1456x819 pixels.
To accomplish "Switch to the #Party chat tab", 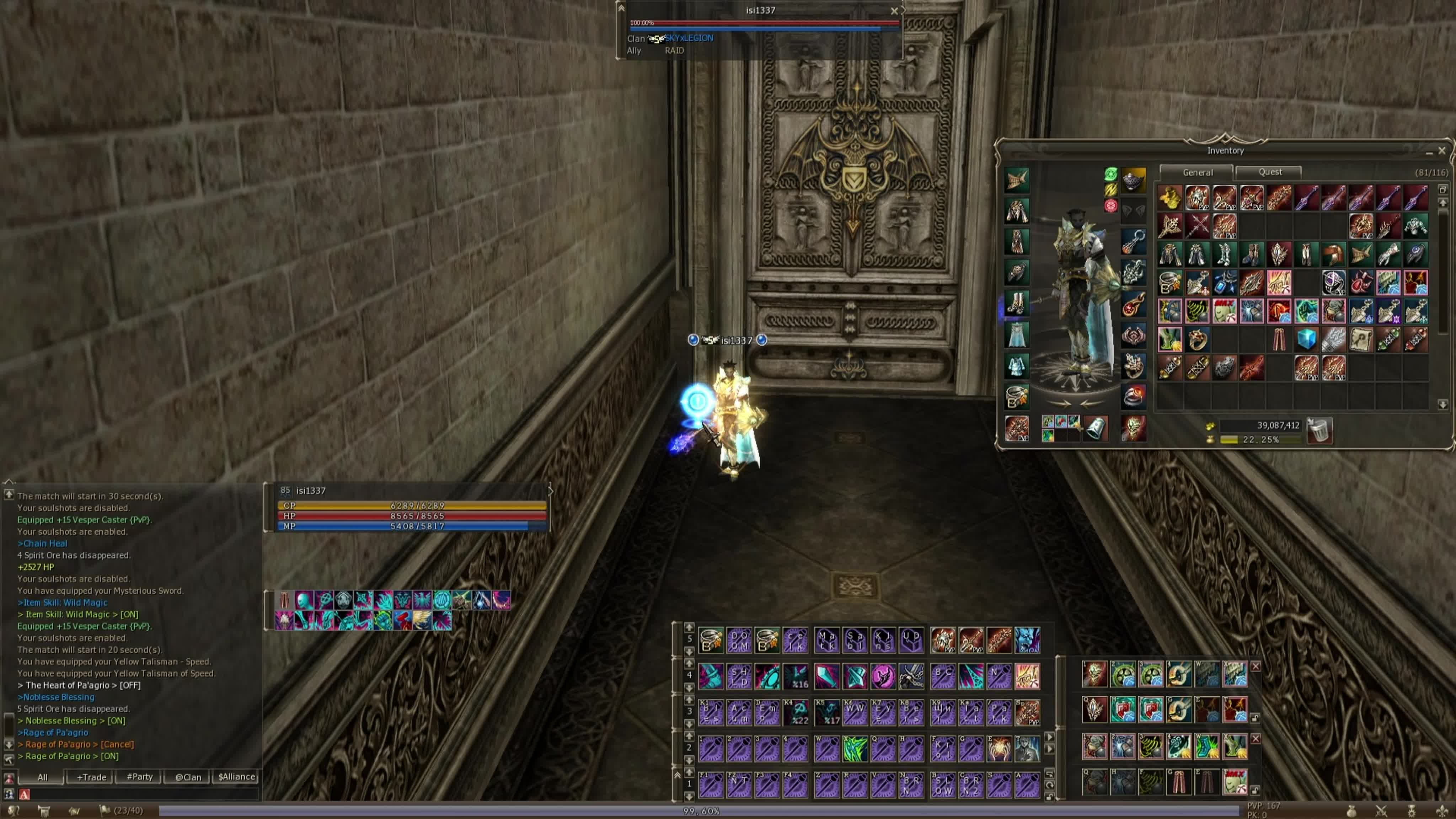I will 140,777.
